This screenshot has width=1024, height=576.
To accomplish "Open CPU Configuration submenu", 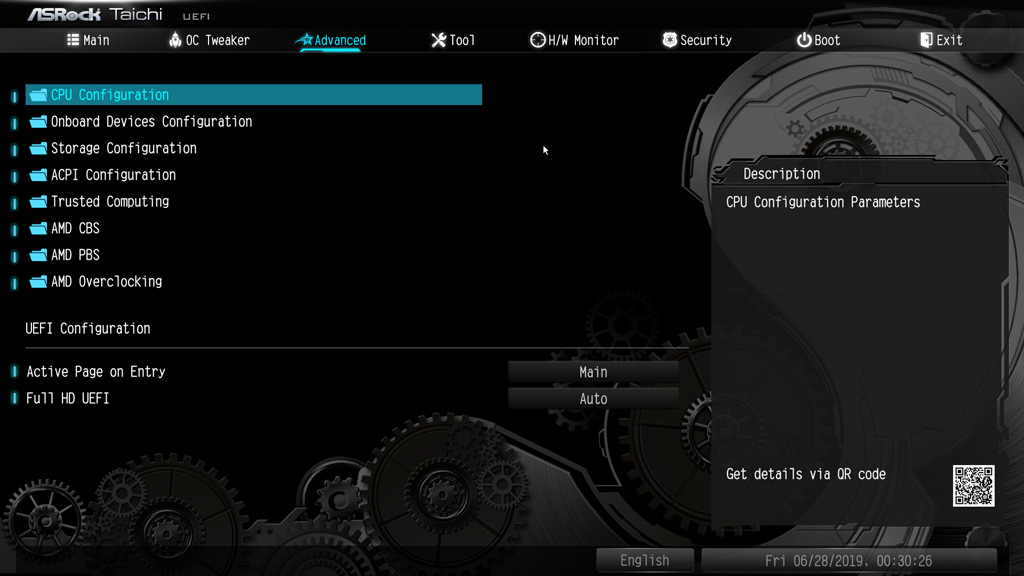I will pyautogui.click(x=110, y=95).
